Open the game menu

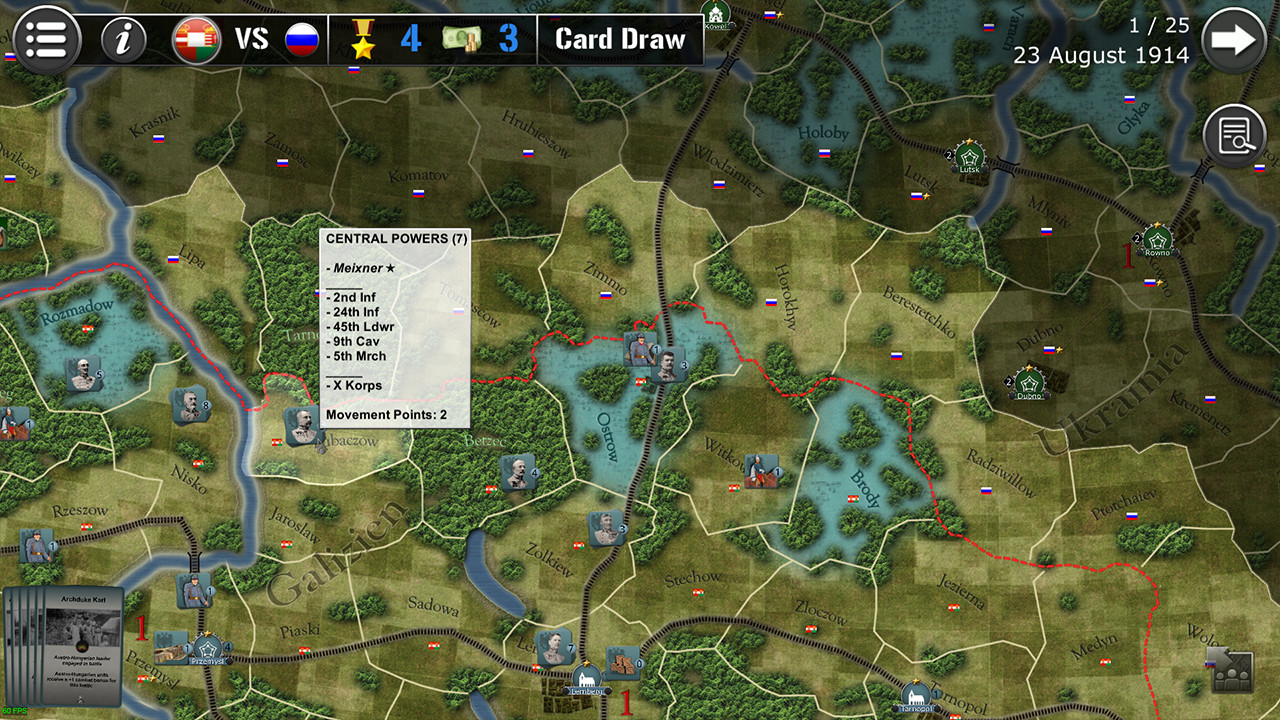pyautogui.click(x=46, y=39)
